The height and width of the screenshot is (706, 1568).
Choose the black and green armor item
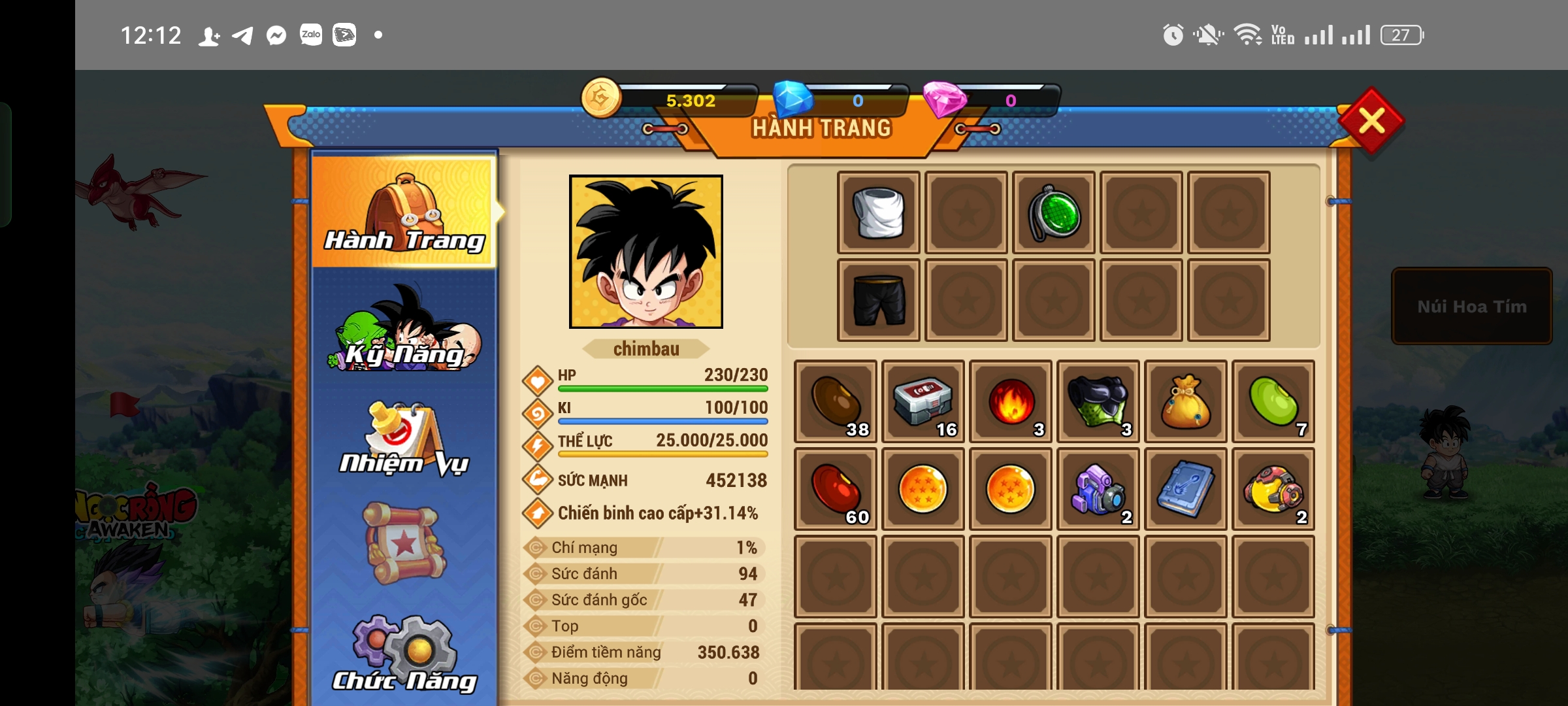point(1098,401)
